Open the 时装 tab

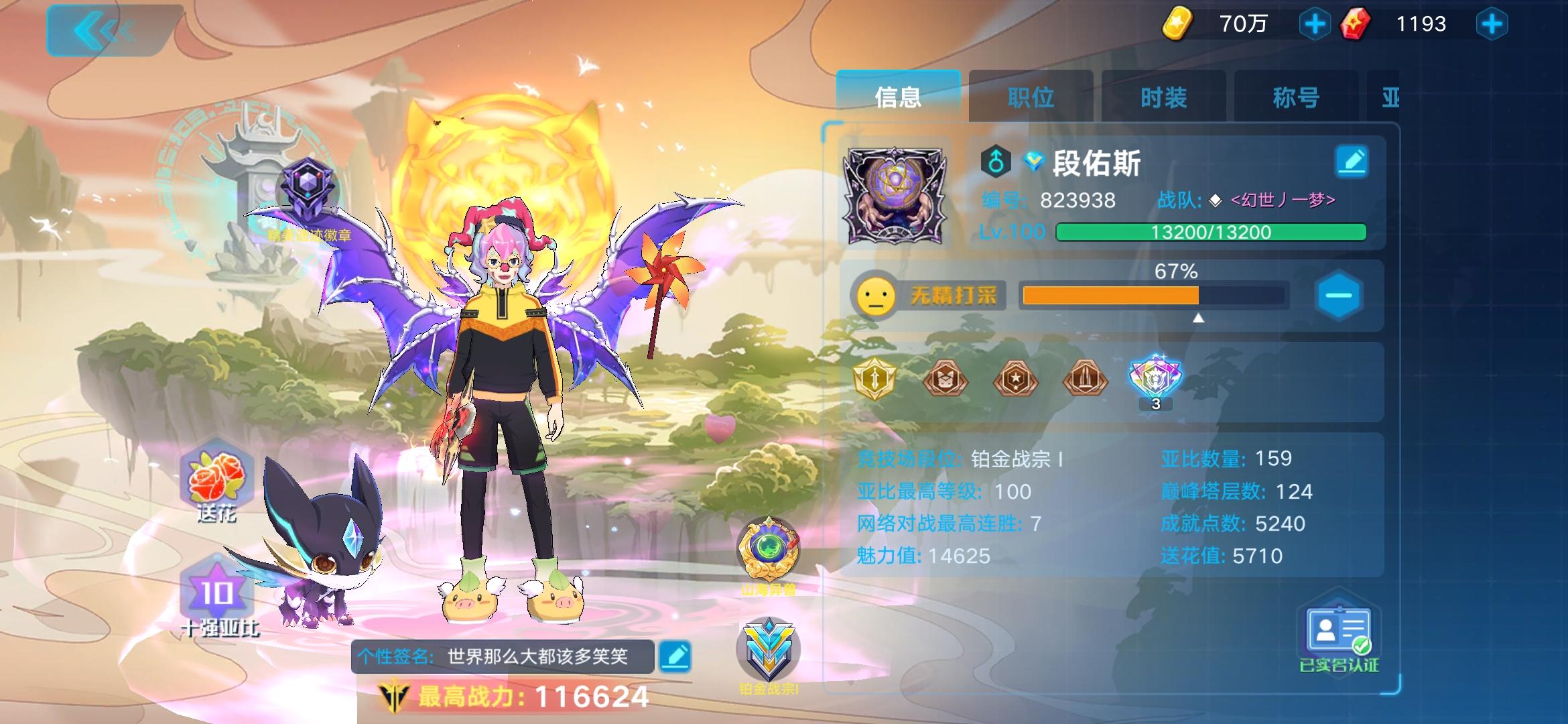(x=1162, y=96)
